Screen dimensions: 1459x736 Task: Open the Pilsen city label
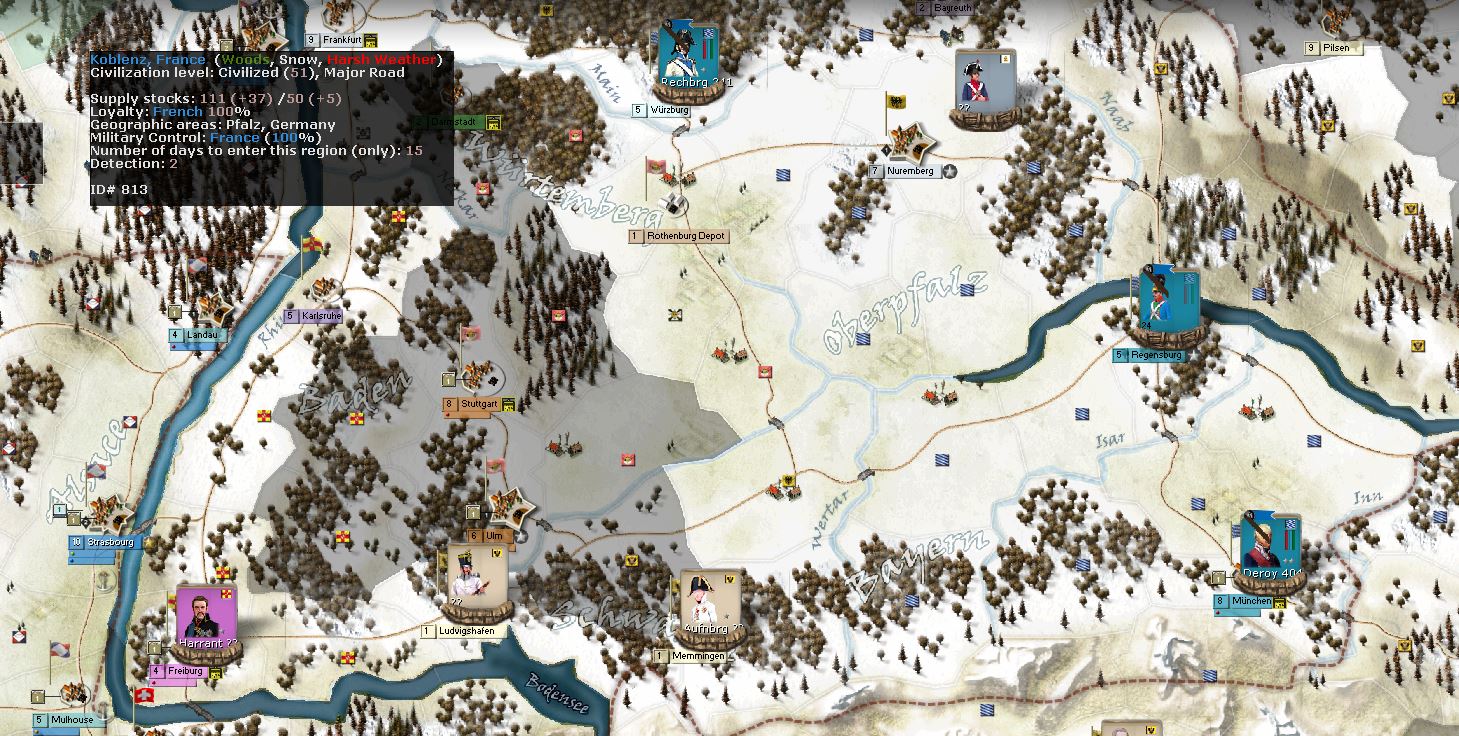[1336, 48]
